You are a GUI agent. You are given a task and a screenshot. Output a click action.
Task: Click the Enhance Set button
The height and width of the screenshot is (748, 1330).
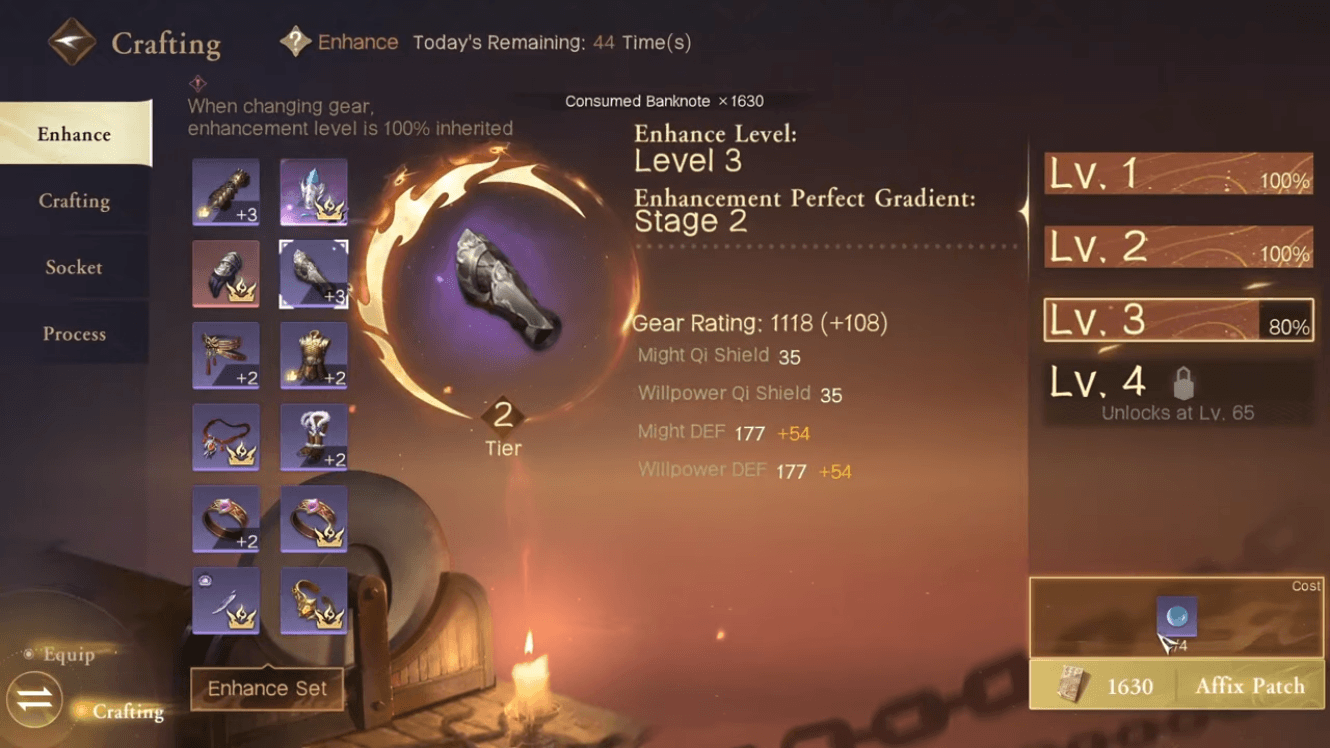pos(267,689)
